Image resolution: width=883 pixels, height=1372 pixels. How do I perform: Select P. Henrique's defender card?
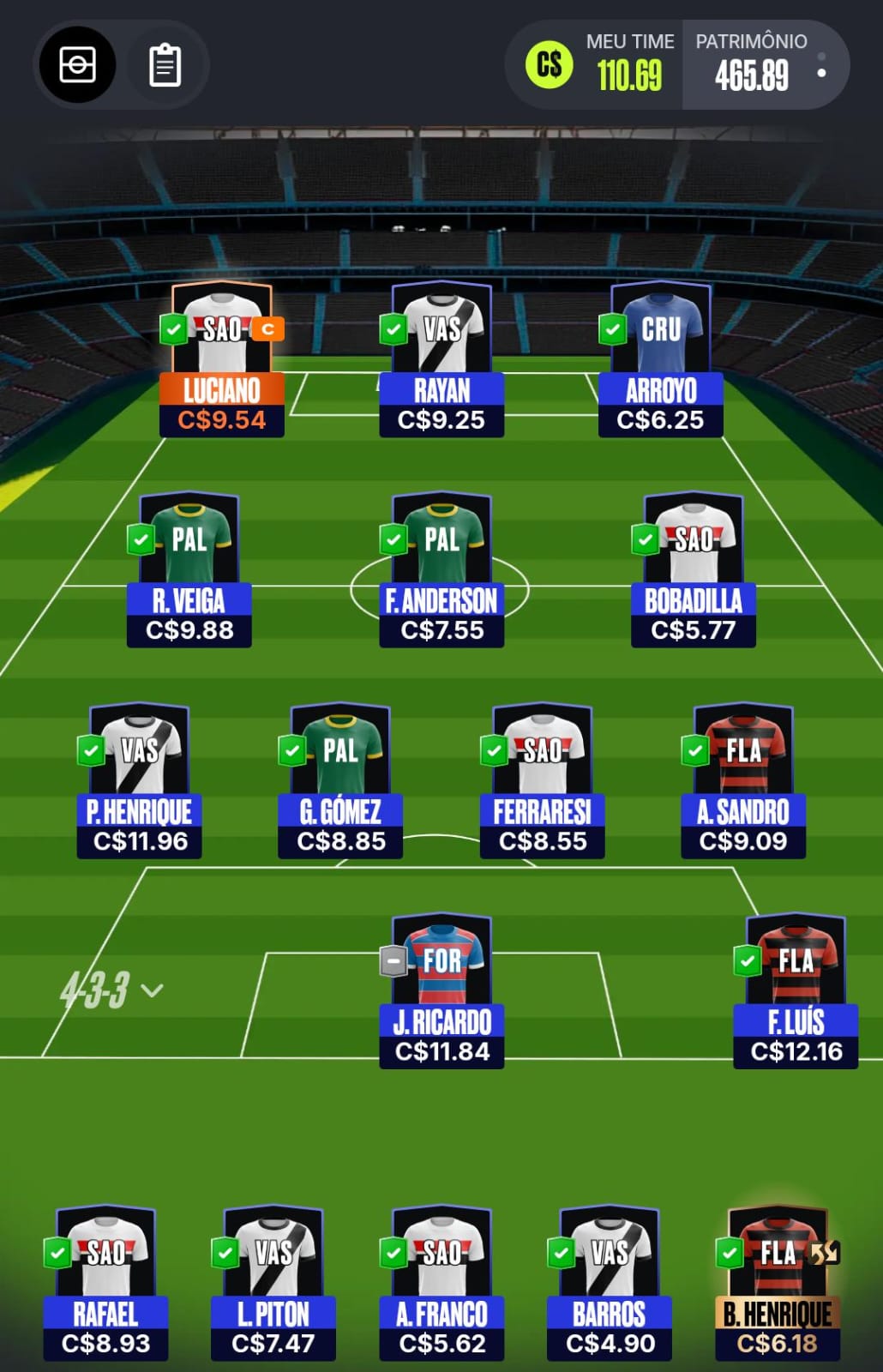pyautogui.click(x=140, y=781)
